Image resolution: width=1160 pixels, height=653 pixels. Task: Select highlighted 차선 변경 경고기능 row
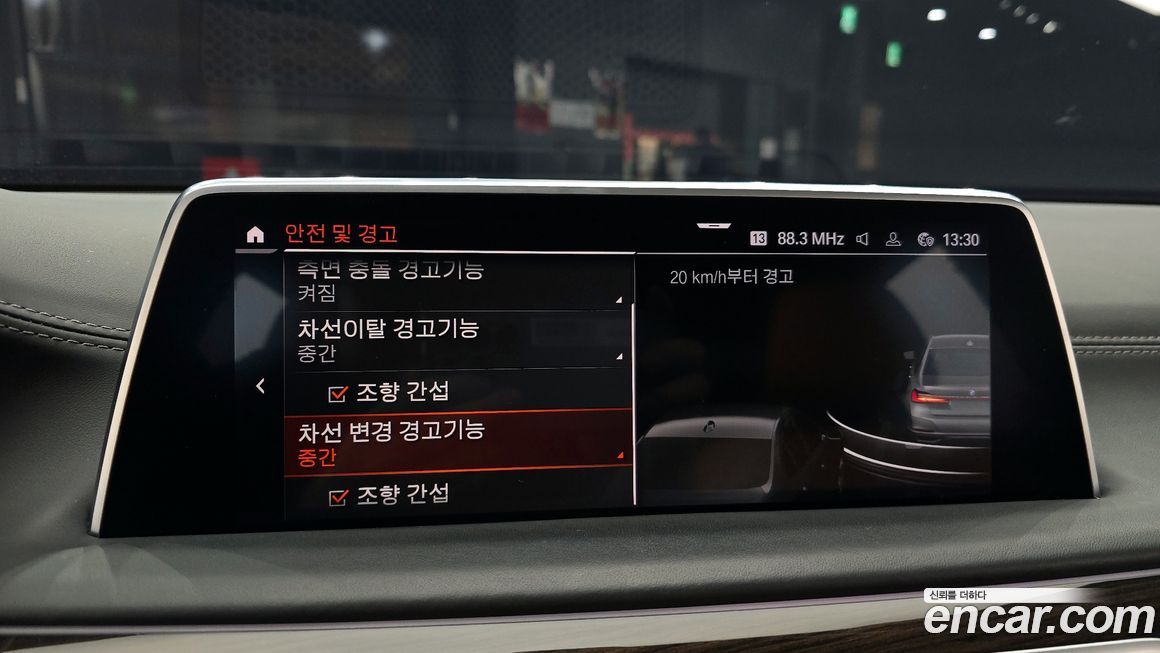tap(457, 442)
